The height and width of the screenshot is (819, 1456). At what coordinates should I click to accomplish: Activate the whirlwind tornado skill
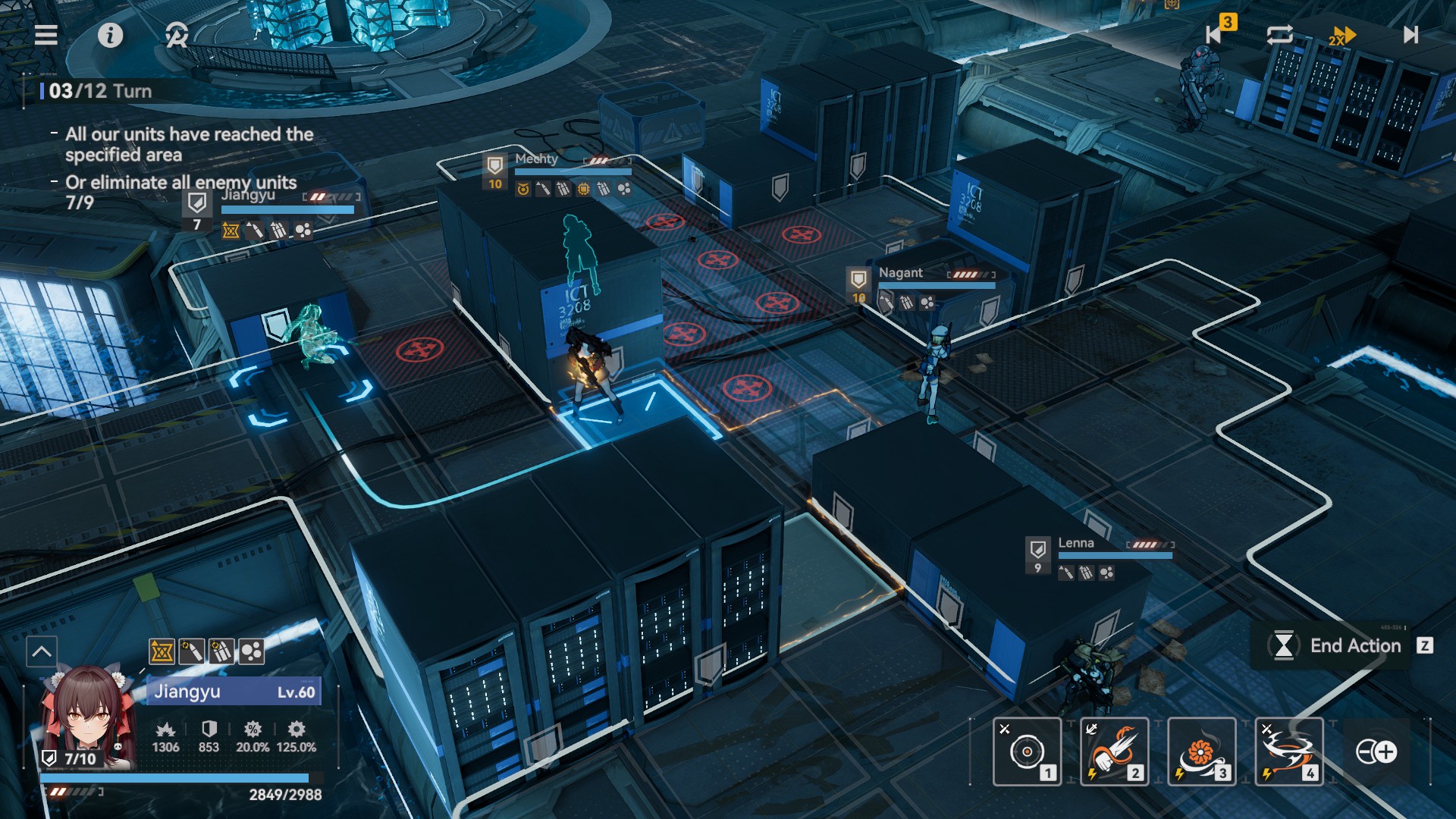pos(1288,752)
